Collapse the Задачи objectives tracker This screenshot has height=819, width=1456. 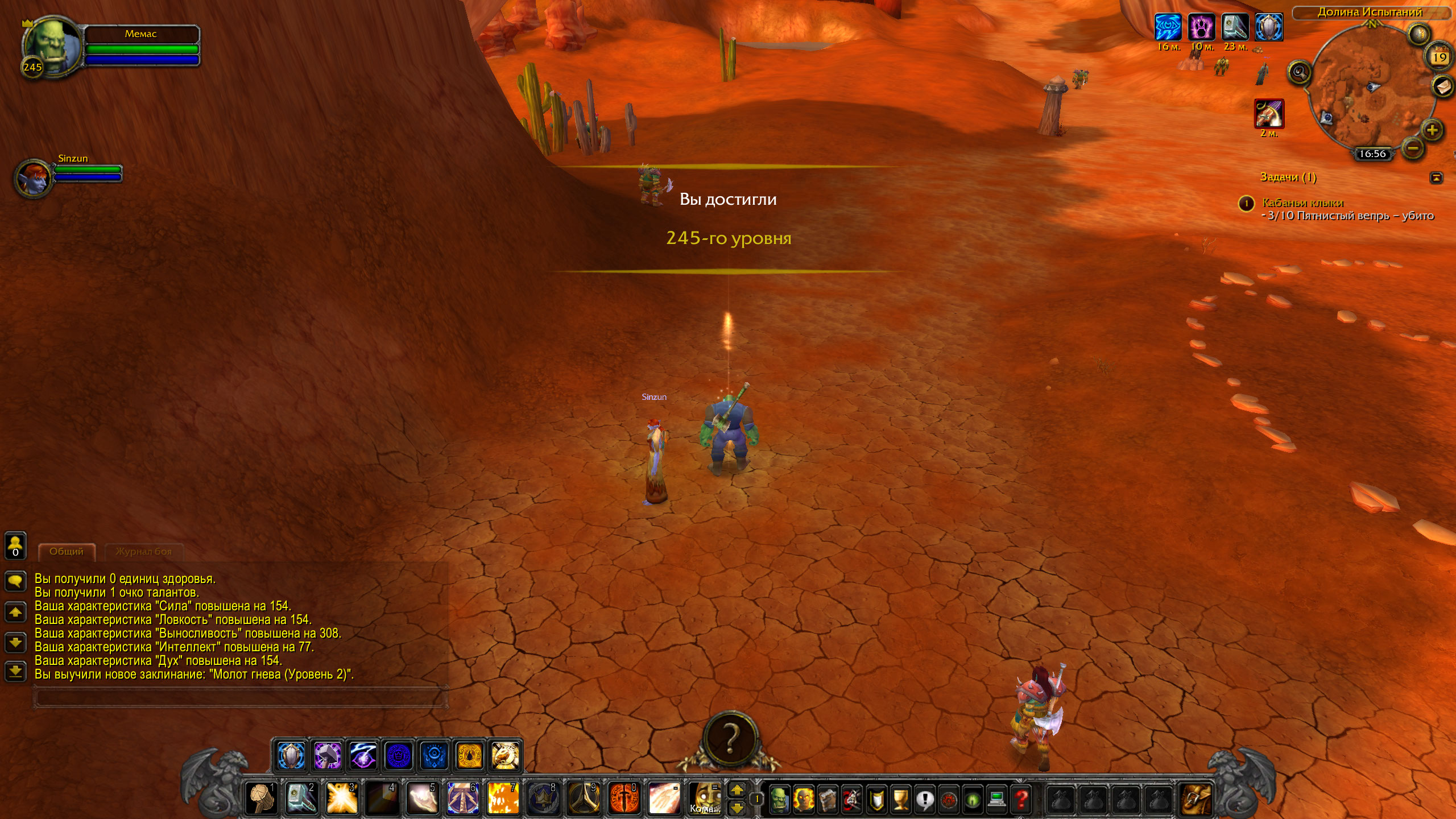click(x=1436, y=177)
